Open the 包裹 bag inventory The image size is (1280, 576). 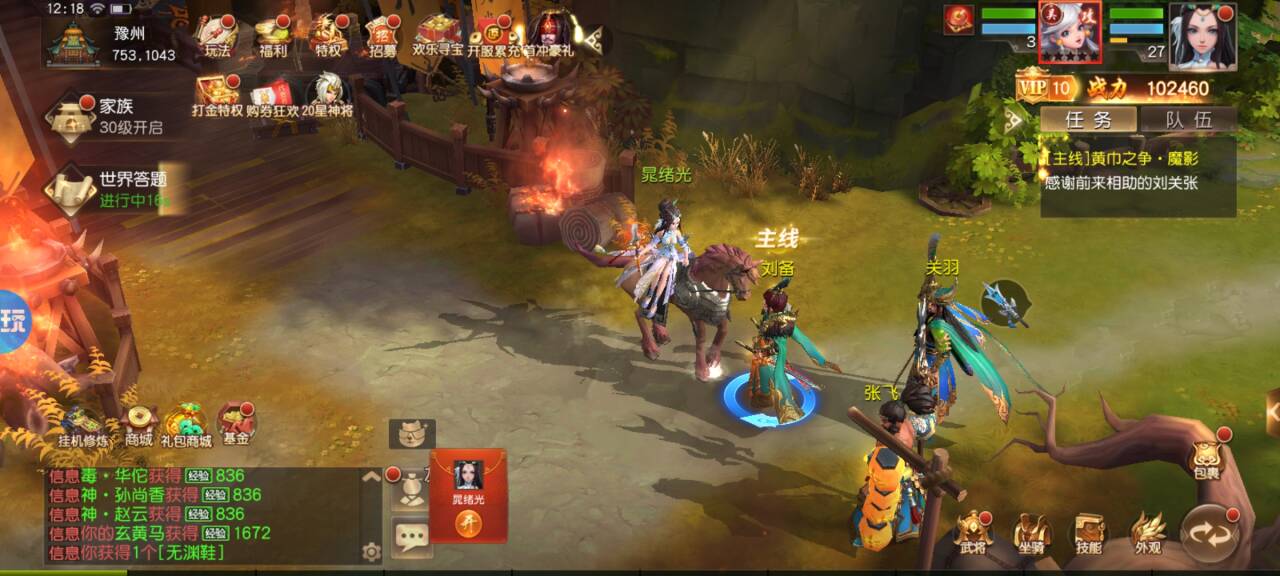(x=1206, y=459)
